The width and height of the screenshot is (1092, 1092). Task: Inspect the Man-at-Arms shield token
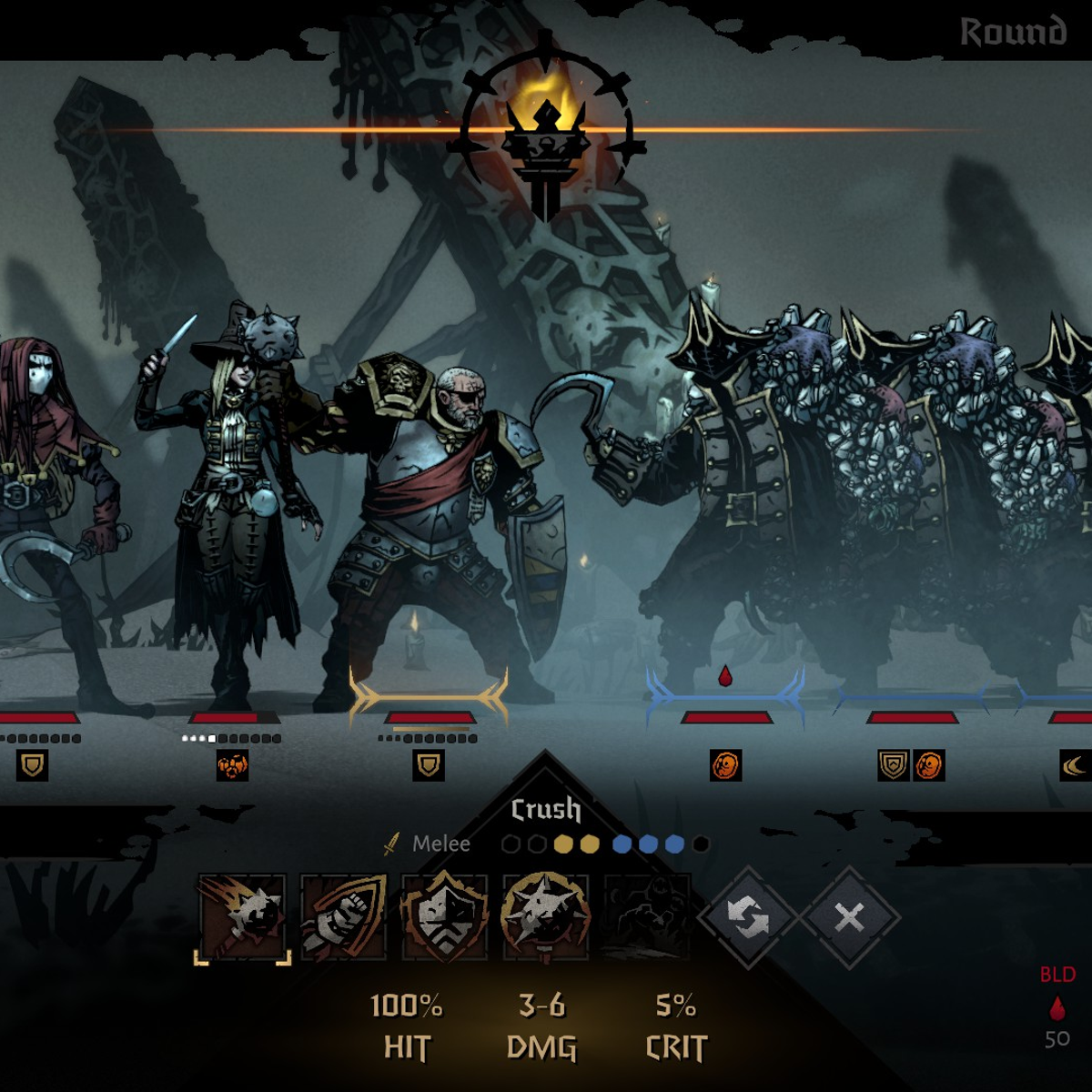point(429,765)
